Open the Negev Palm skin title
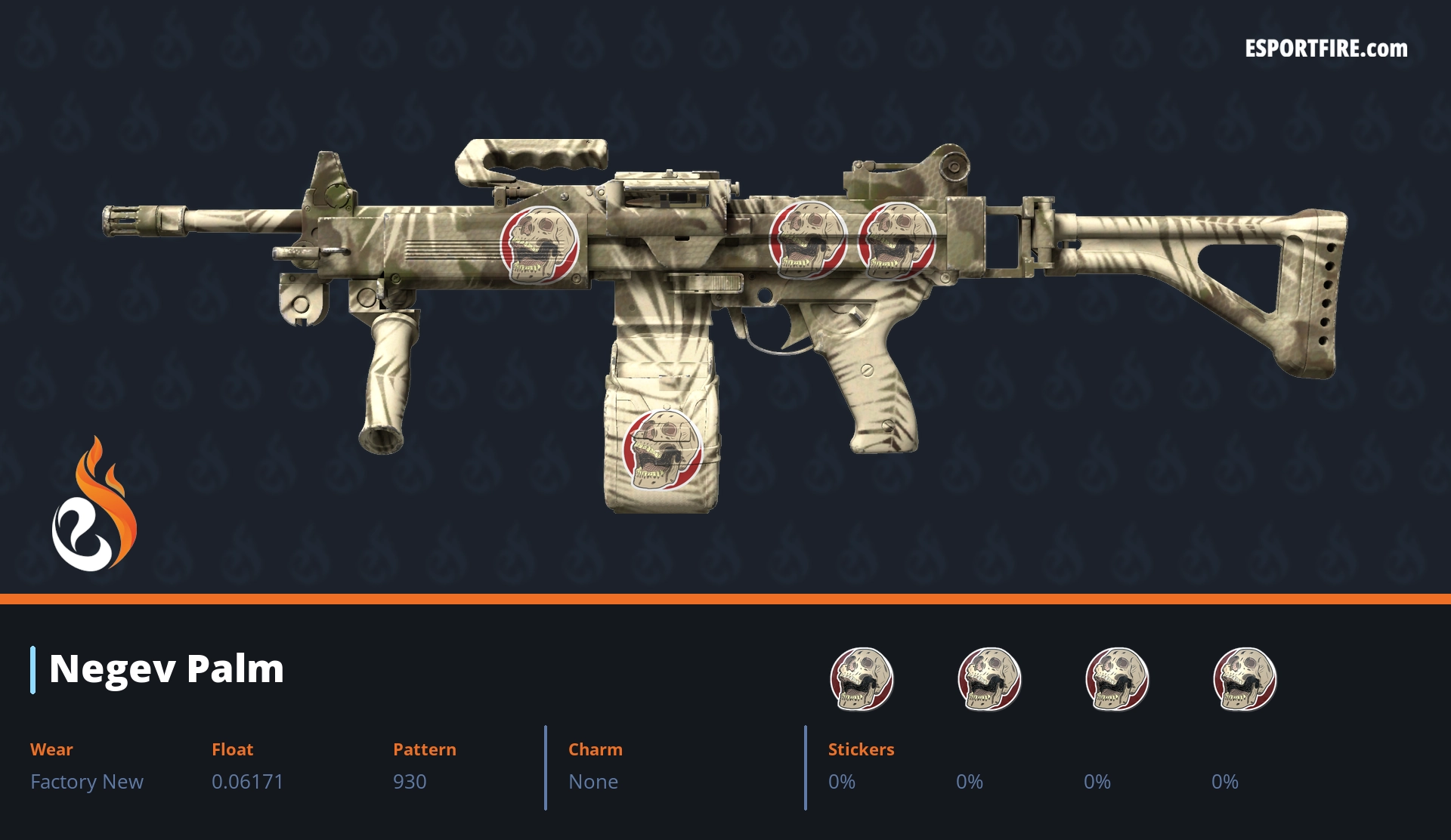Image resolution: width=1451 pixels, height=840 pixels. pyautogui.click(x=166, y=669)
